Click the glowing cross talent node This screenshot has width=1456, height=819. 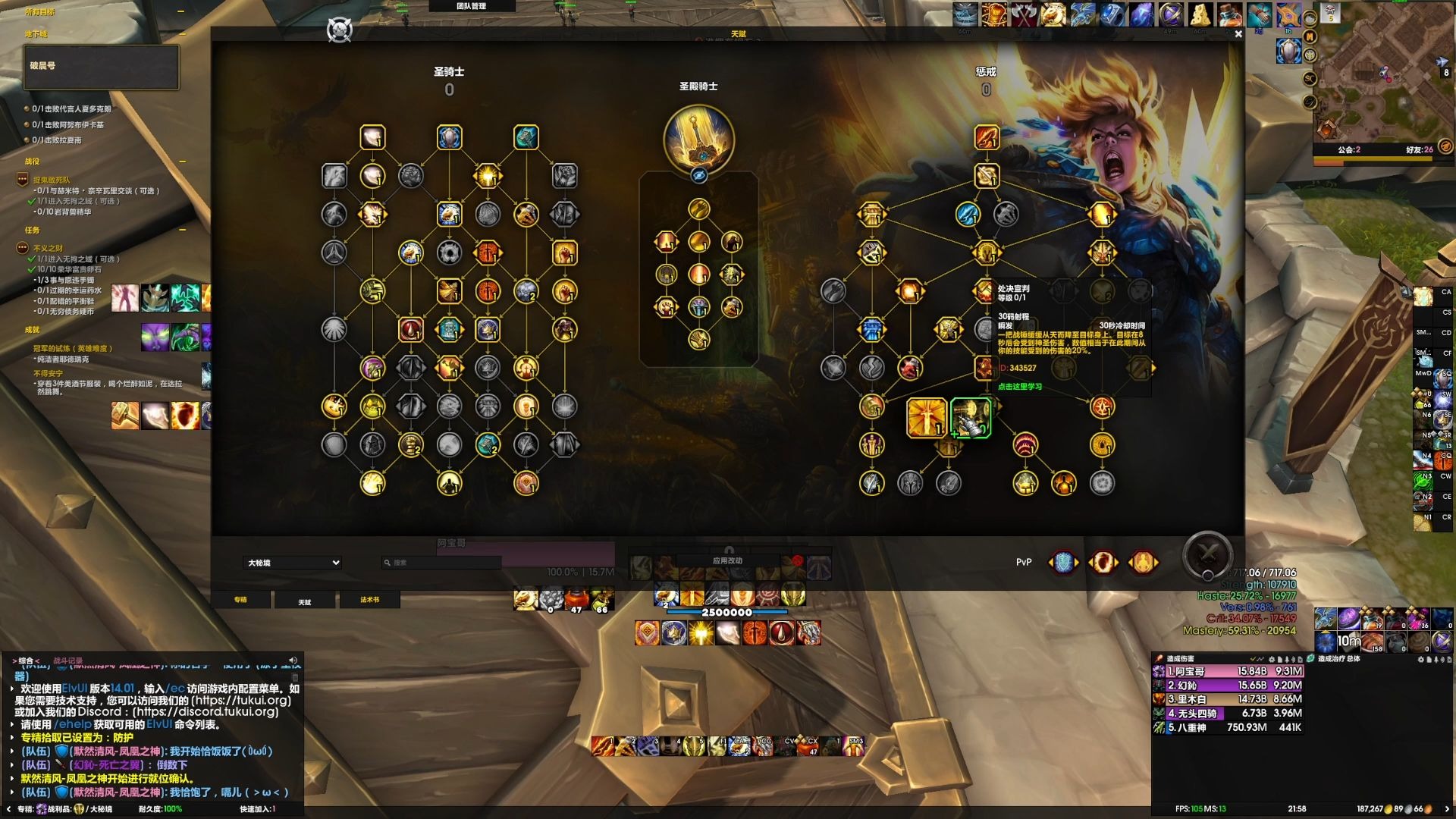pos(927,418)
